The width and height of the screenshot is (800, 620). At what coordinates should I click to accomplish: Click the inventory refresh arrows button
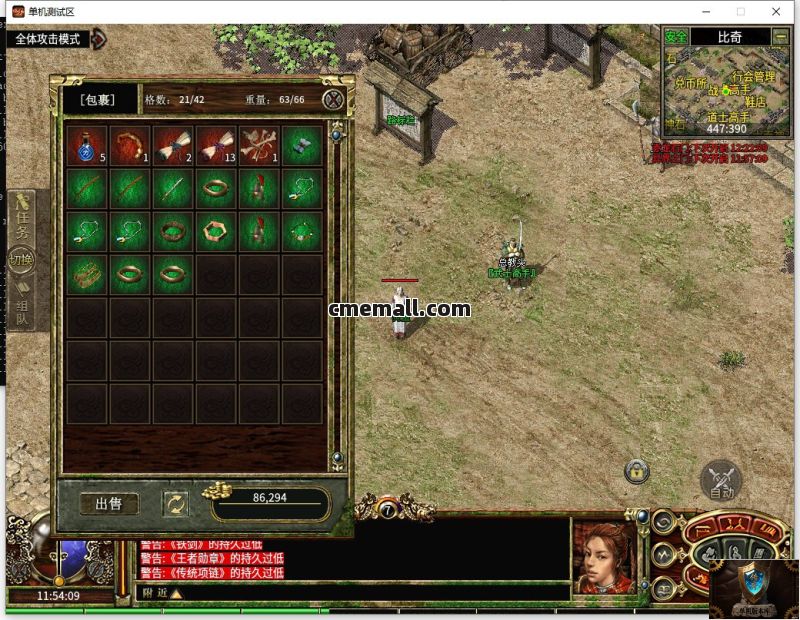point(176,503)
